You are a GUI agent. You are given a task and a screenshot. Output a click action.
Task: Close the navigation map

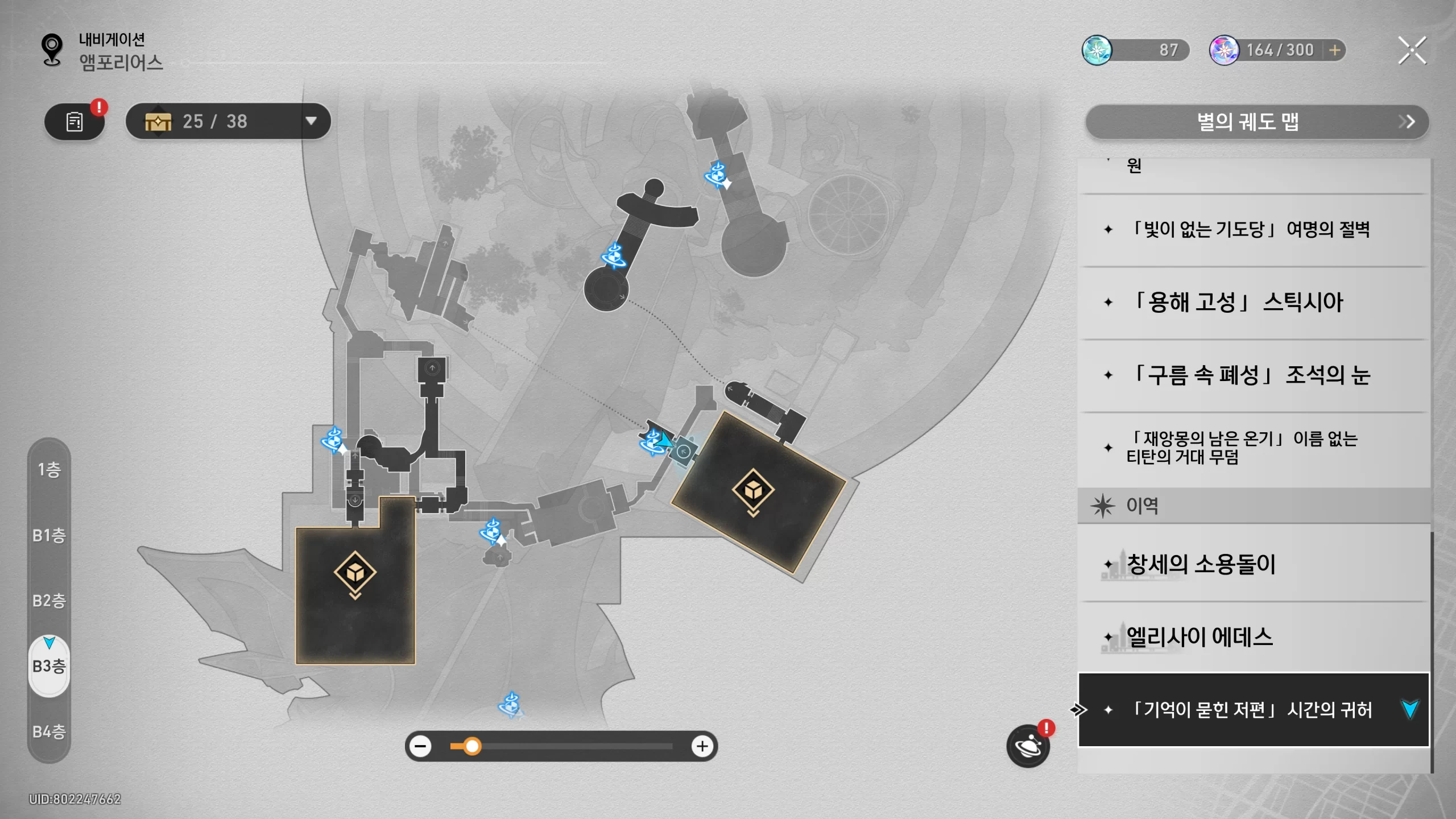click(1412, 51)
